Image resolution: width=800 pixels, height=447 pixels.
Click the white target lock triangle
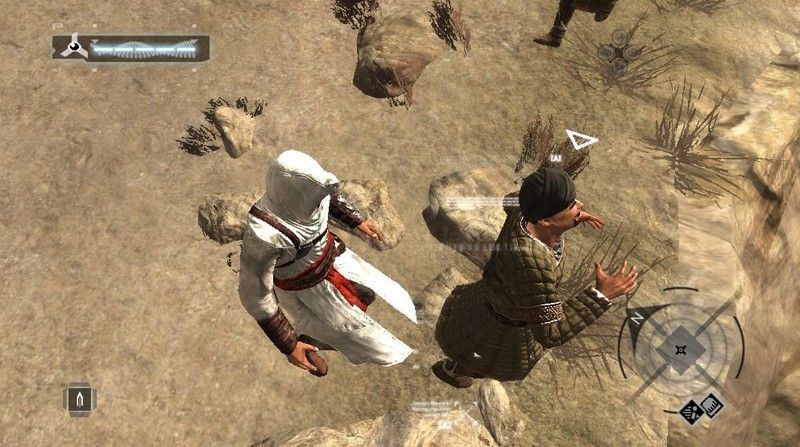(x=581, y=139)
